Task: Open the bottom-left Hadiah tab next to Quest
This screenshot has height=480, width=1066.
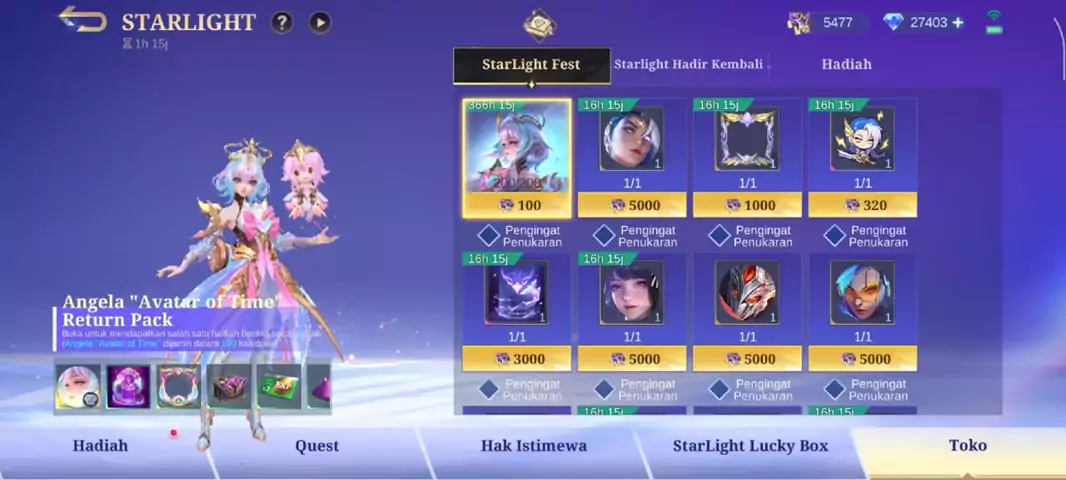Action: (x=100, y=446)
